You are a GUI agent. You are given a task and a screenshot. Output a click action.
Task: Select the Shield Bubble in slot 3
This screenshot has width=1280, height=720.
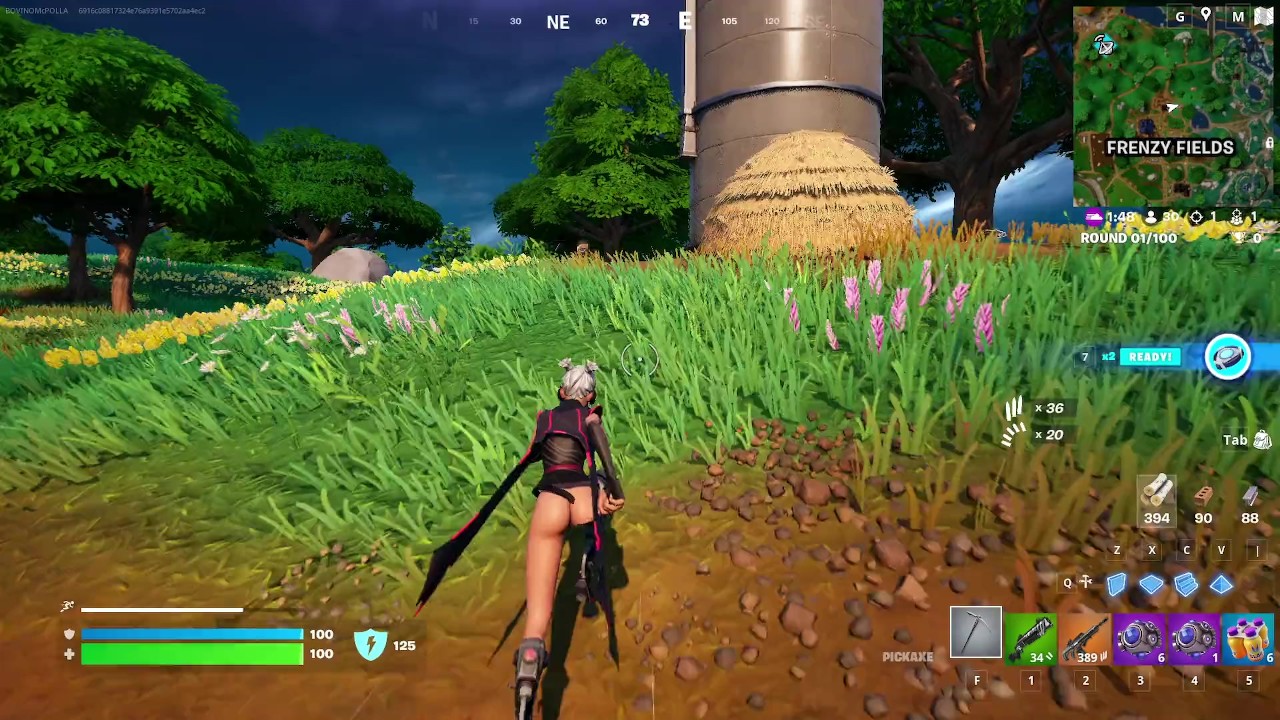[1140, 635]
